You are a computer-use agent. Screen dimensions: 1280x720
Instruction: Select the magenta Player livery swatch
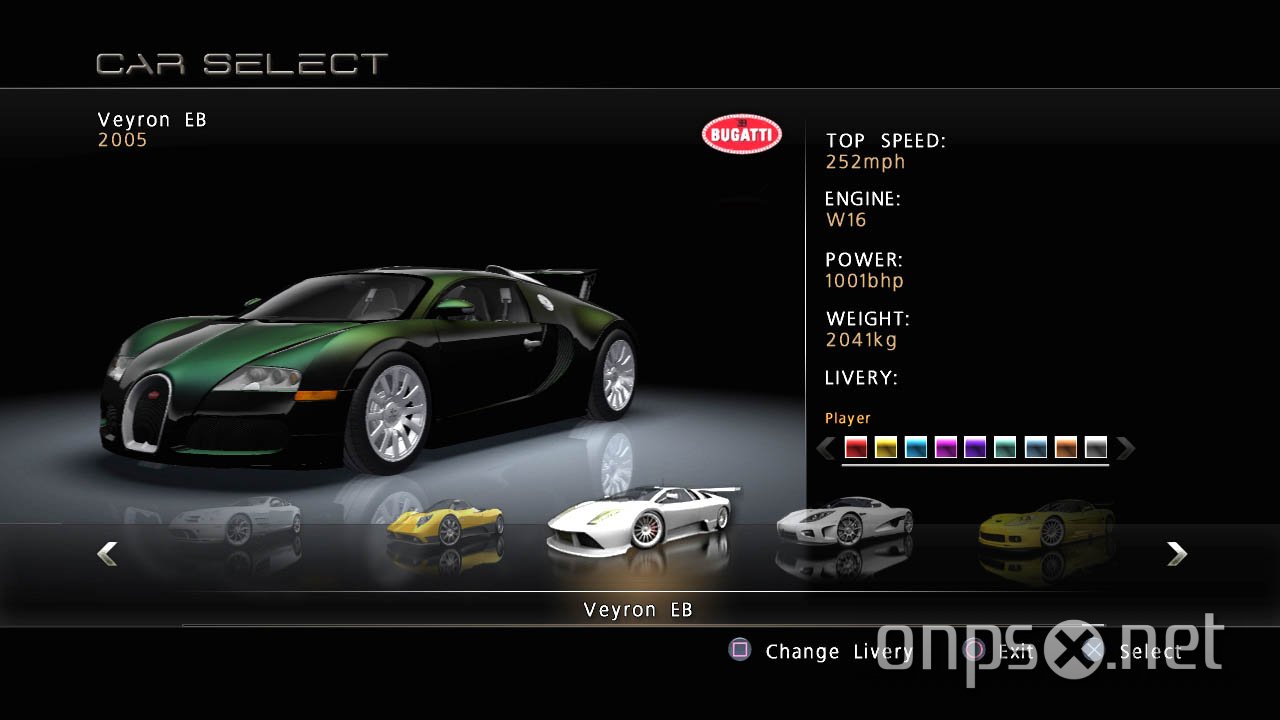tap(945, 448)
